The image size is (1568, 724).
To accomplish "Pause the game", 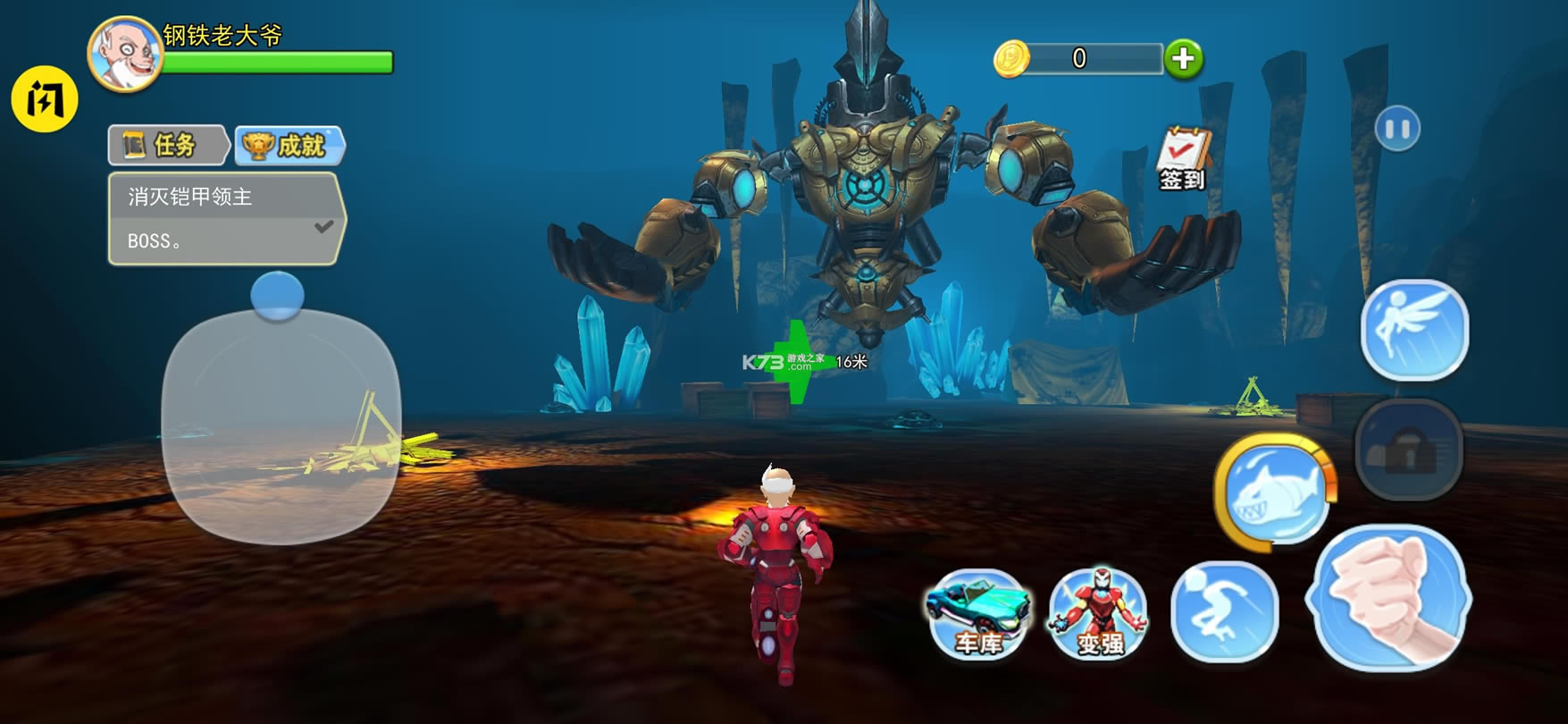I will [1397, 130].
